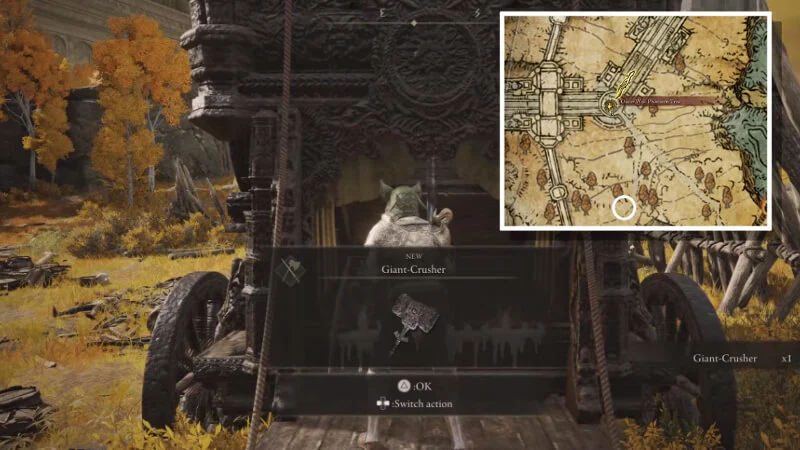Click the white circle marker on the map

click(x=624, y=208)
